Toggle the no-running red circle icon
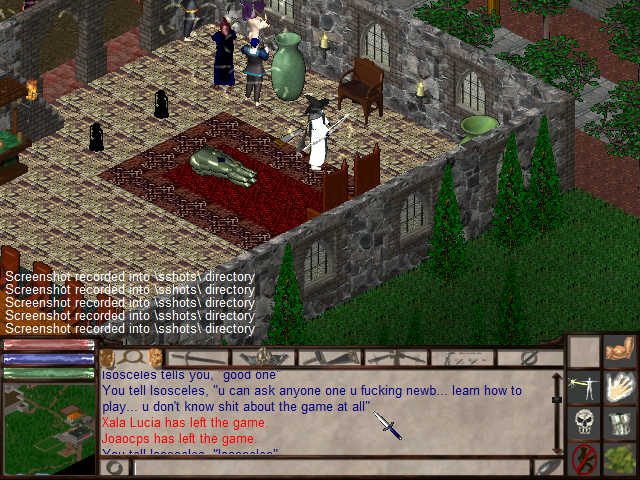 [584, 458]
